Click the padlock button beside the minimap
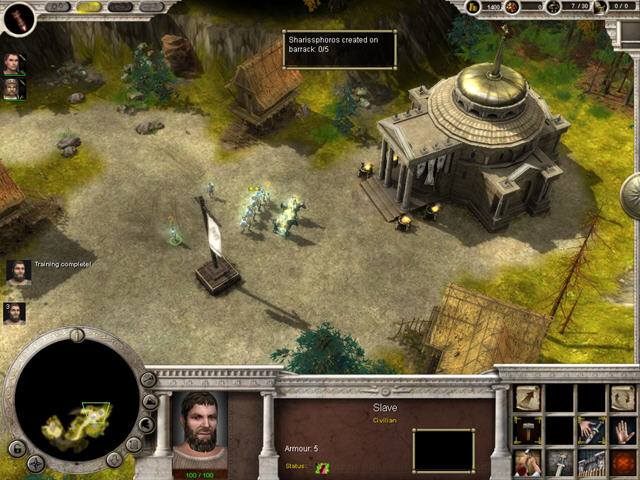 point(15,447)
